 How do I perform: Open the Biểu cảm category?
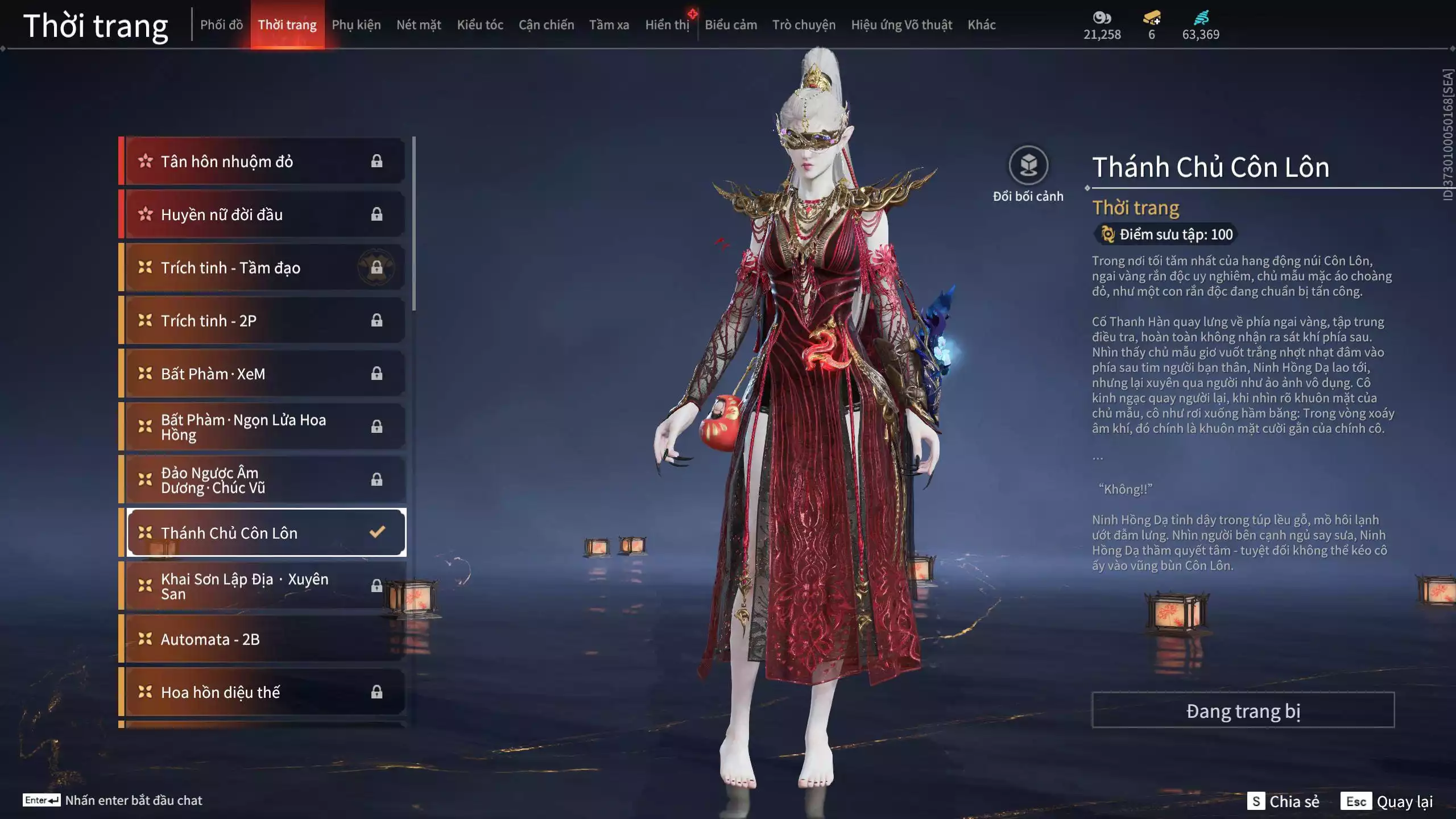coord(731,24)
